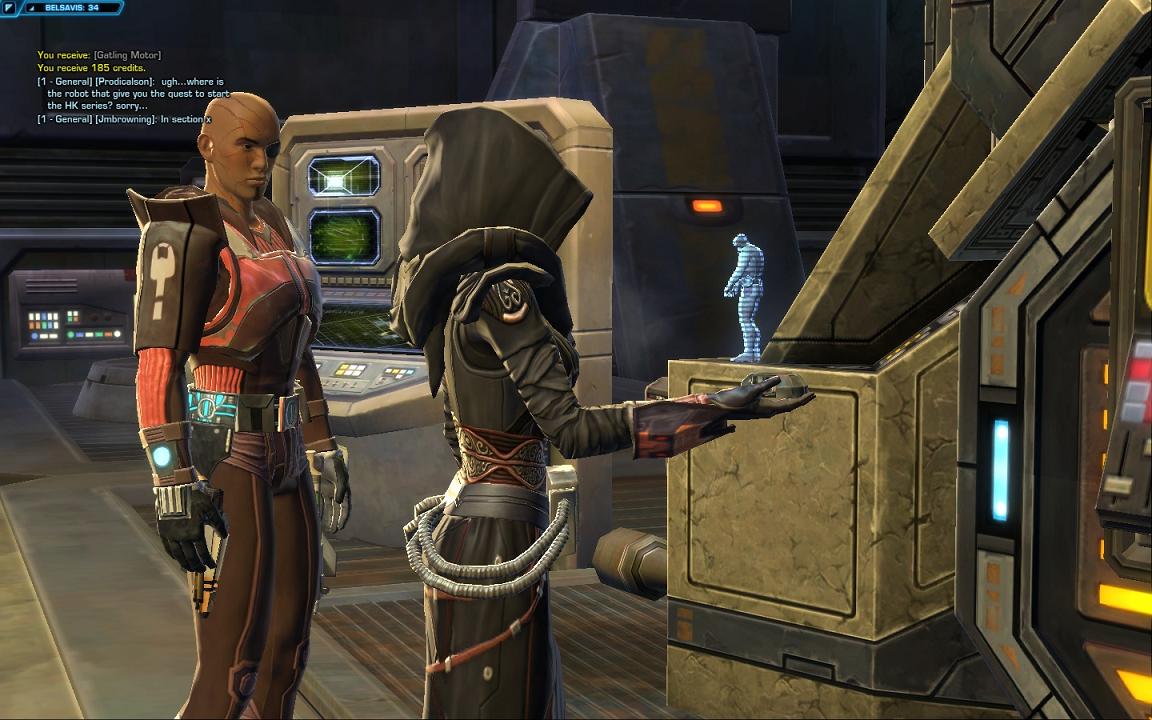The image size is (1152, 720).
Task: Click the Gatling Motor item link in chat
Action: [x=129, y=55]
